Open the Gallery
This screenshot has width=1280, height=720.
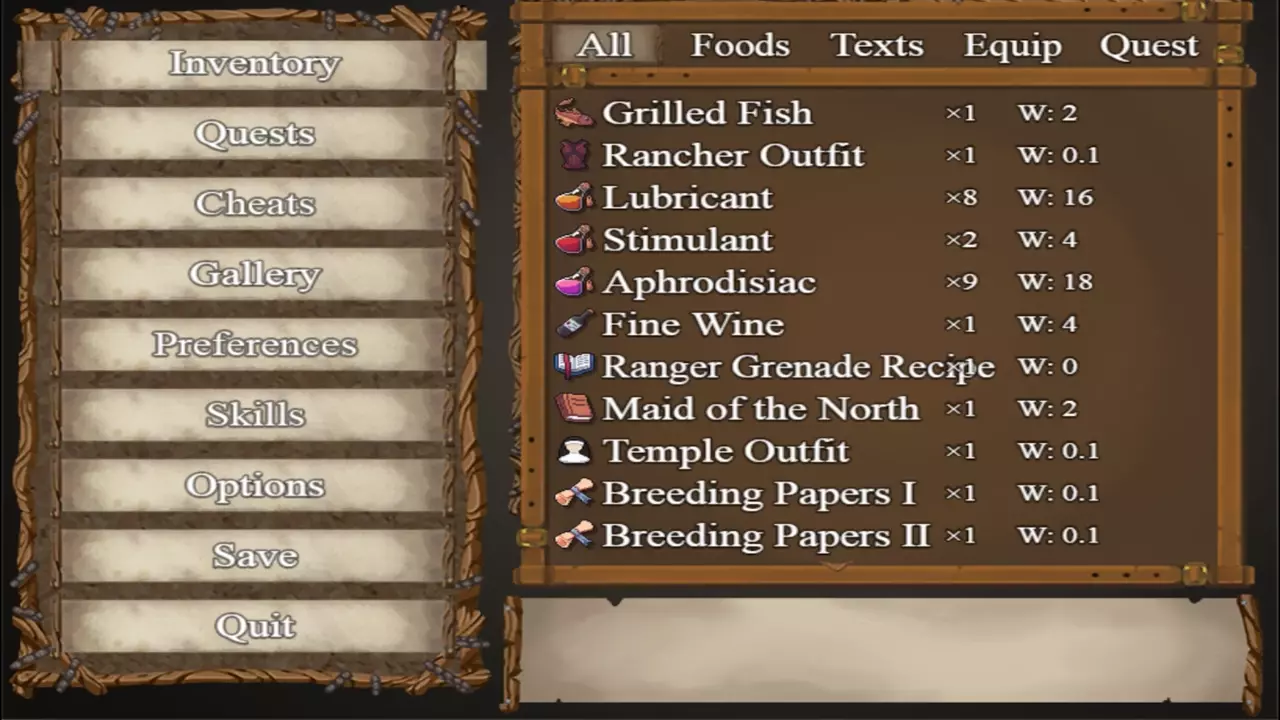coord(254,274)
